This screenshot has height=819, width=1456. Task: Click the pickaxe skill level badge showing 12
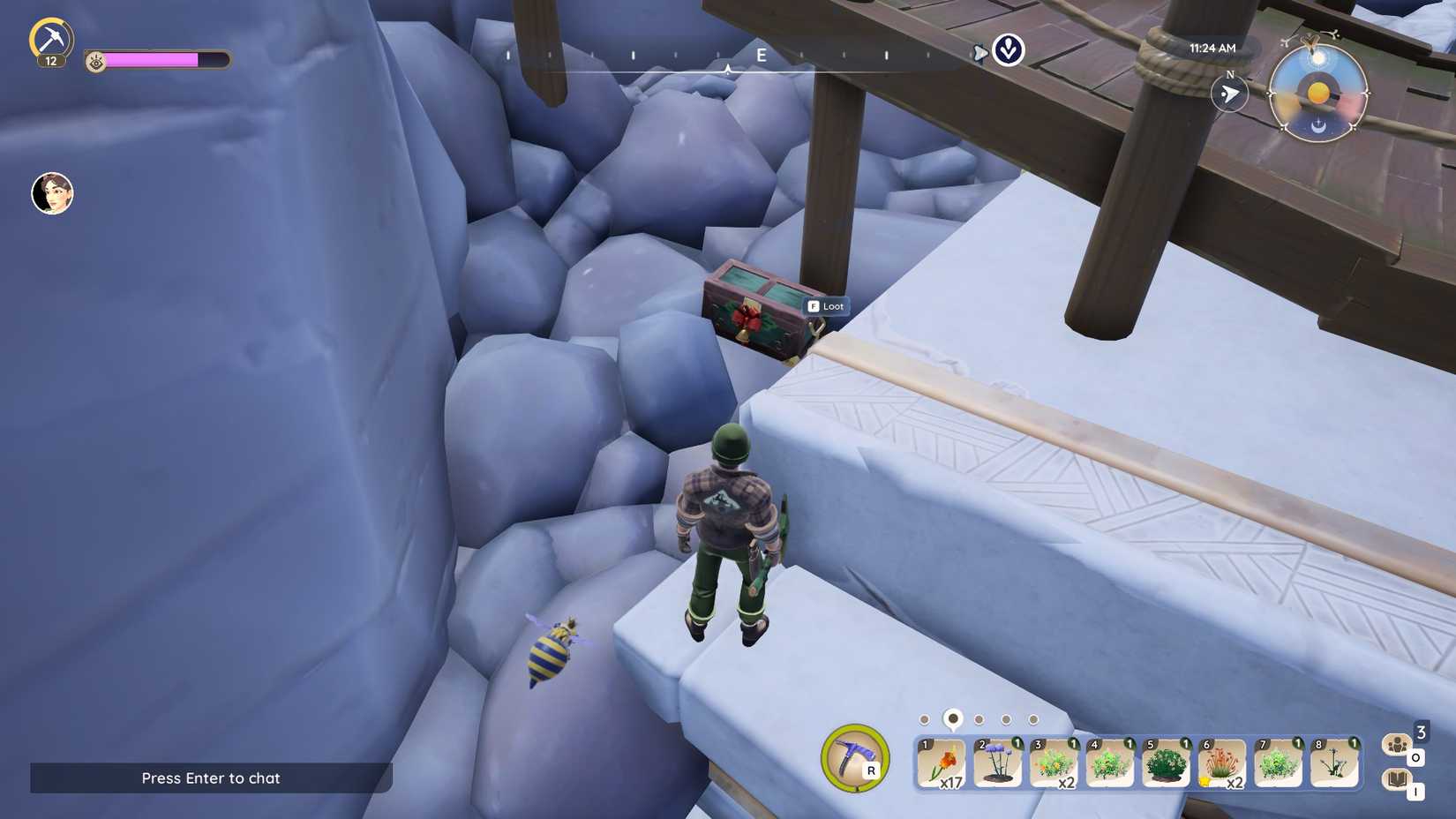point(52,60)
